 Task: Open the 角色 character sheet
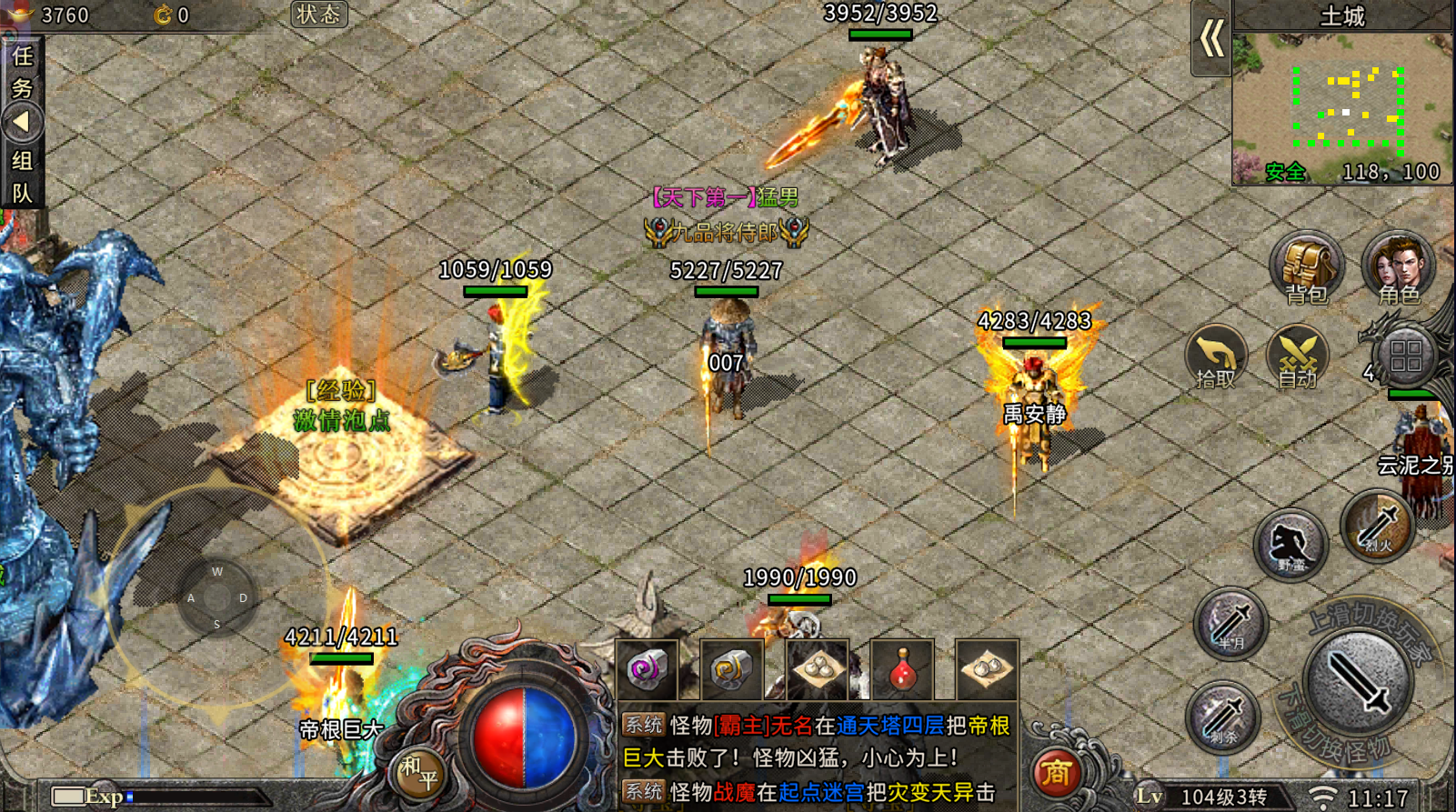1398,268
